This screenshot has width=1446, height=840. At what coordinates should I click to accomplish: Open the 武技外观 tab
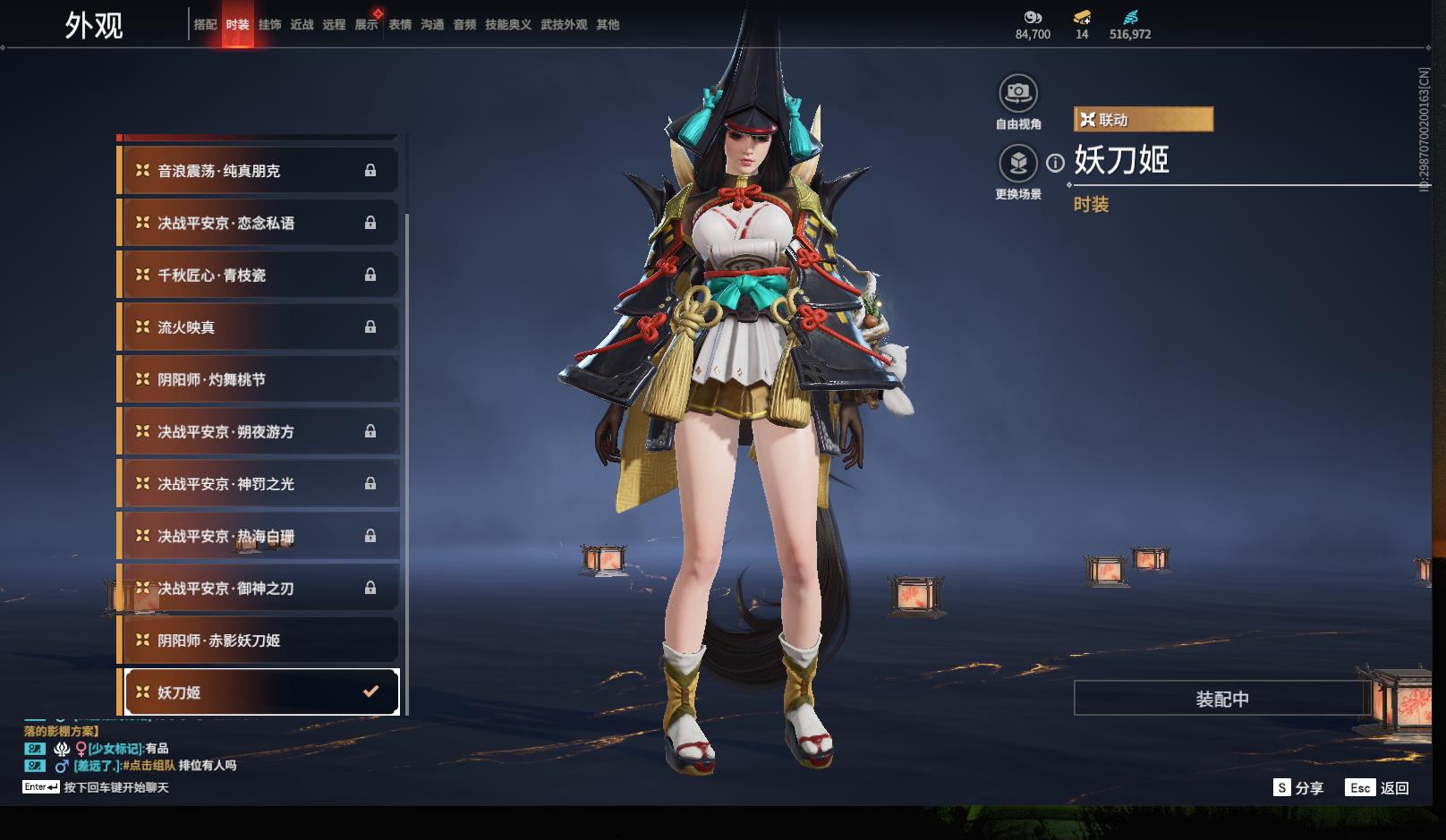click(564, 25)
